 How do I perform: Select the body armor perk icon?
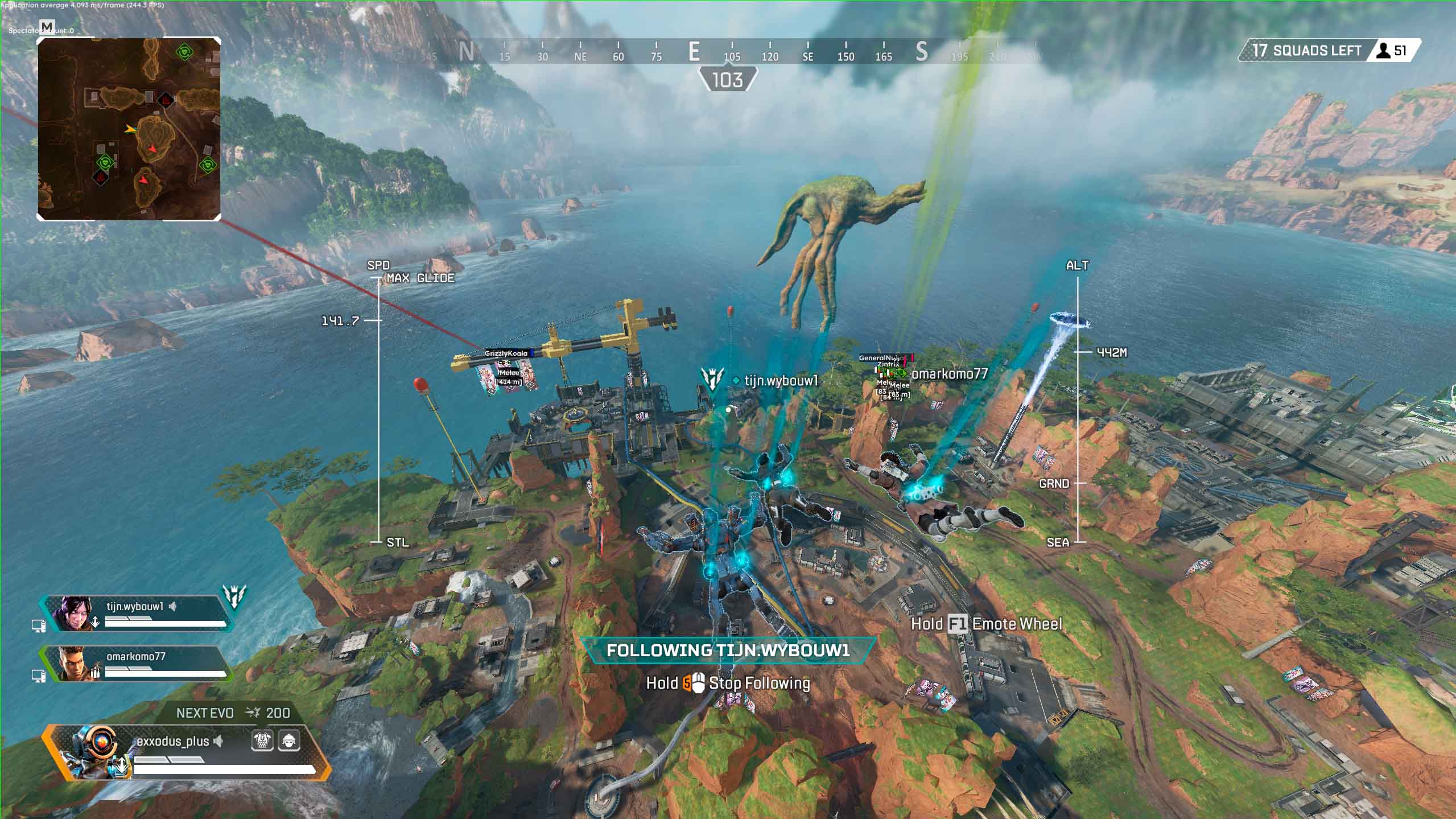(x=262, y=741)
